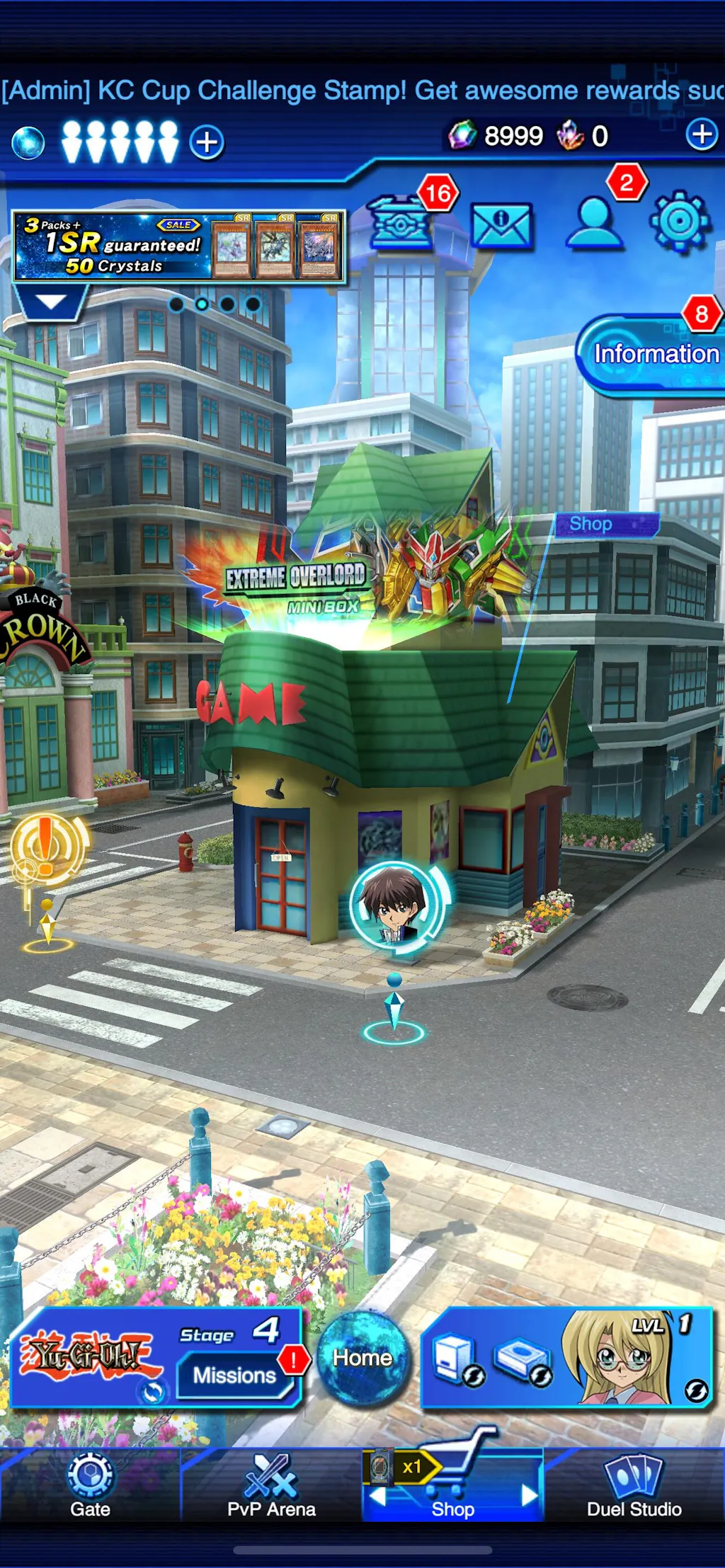This screenshot has width=725, height=1568.
Task: Add more gems with the plus button
Action: (702, 135)
